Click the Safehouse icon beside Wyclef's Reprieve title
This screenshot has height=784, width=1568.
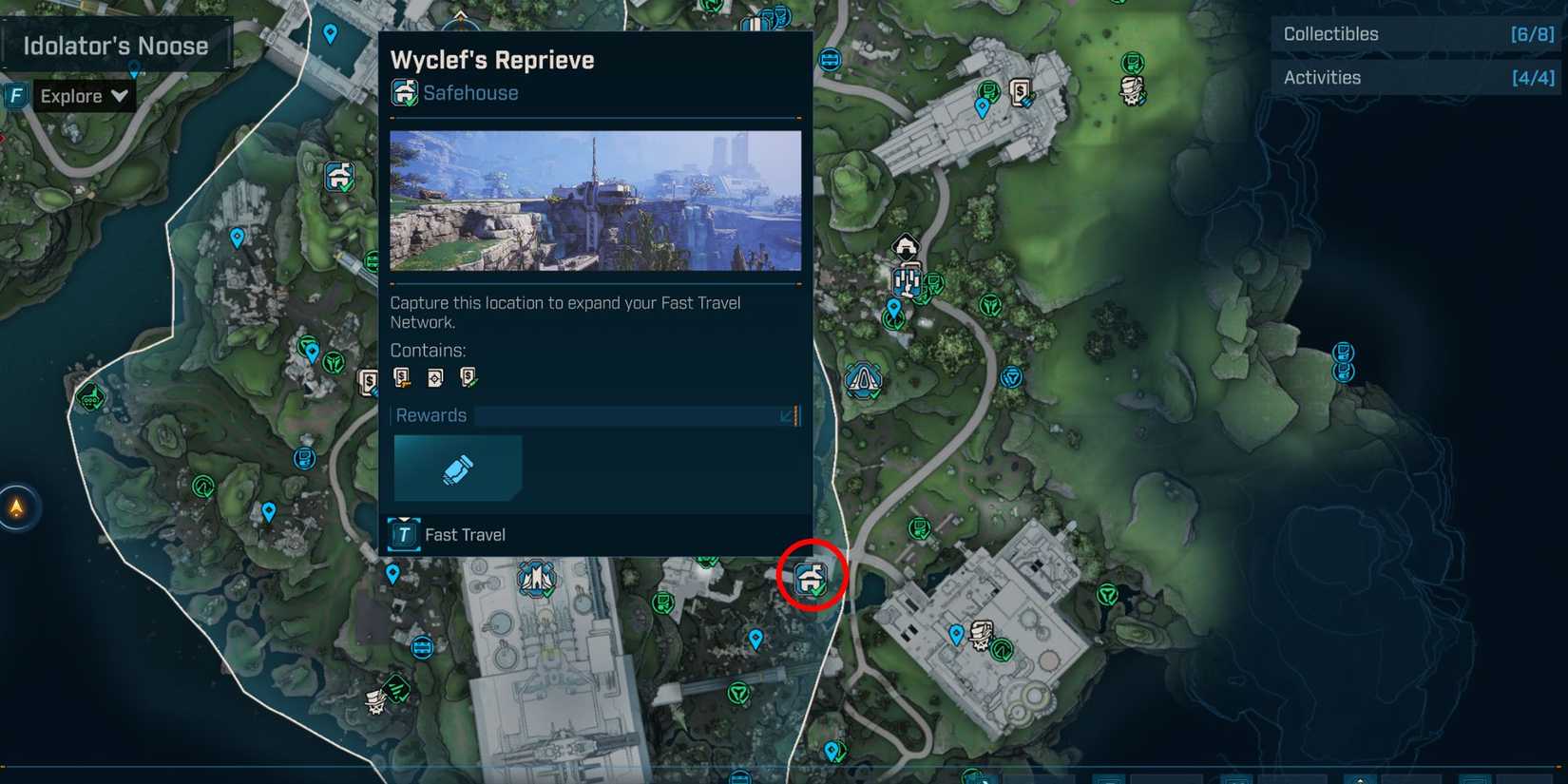point(404,92)
